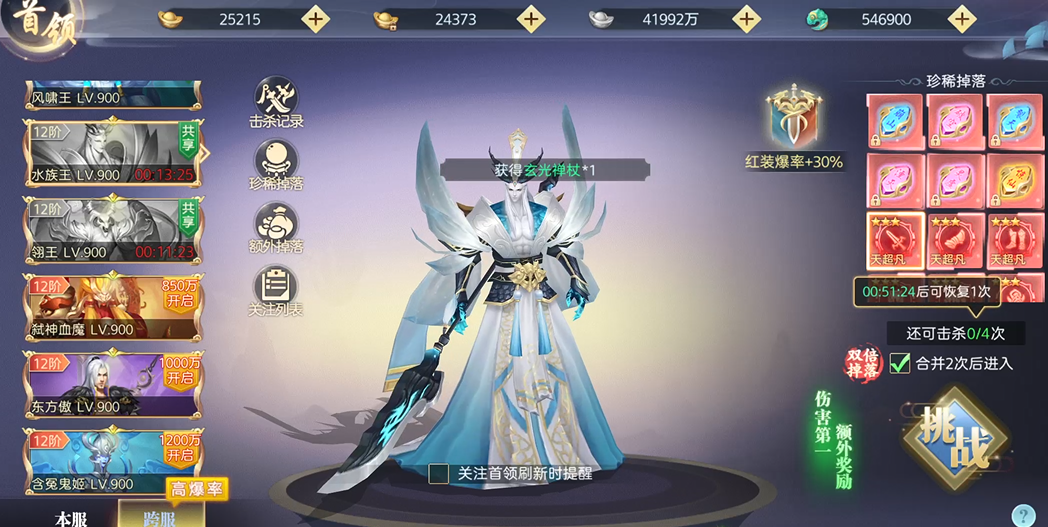Screen dimensions: 1048x527
Task: Choose boss 东方傲 LV.900
Action: tap(112, 386)
